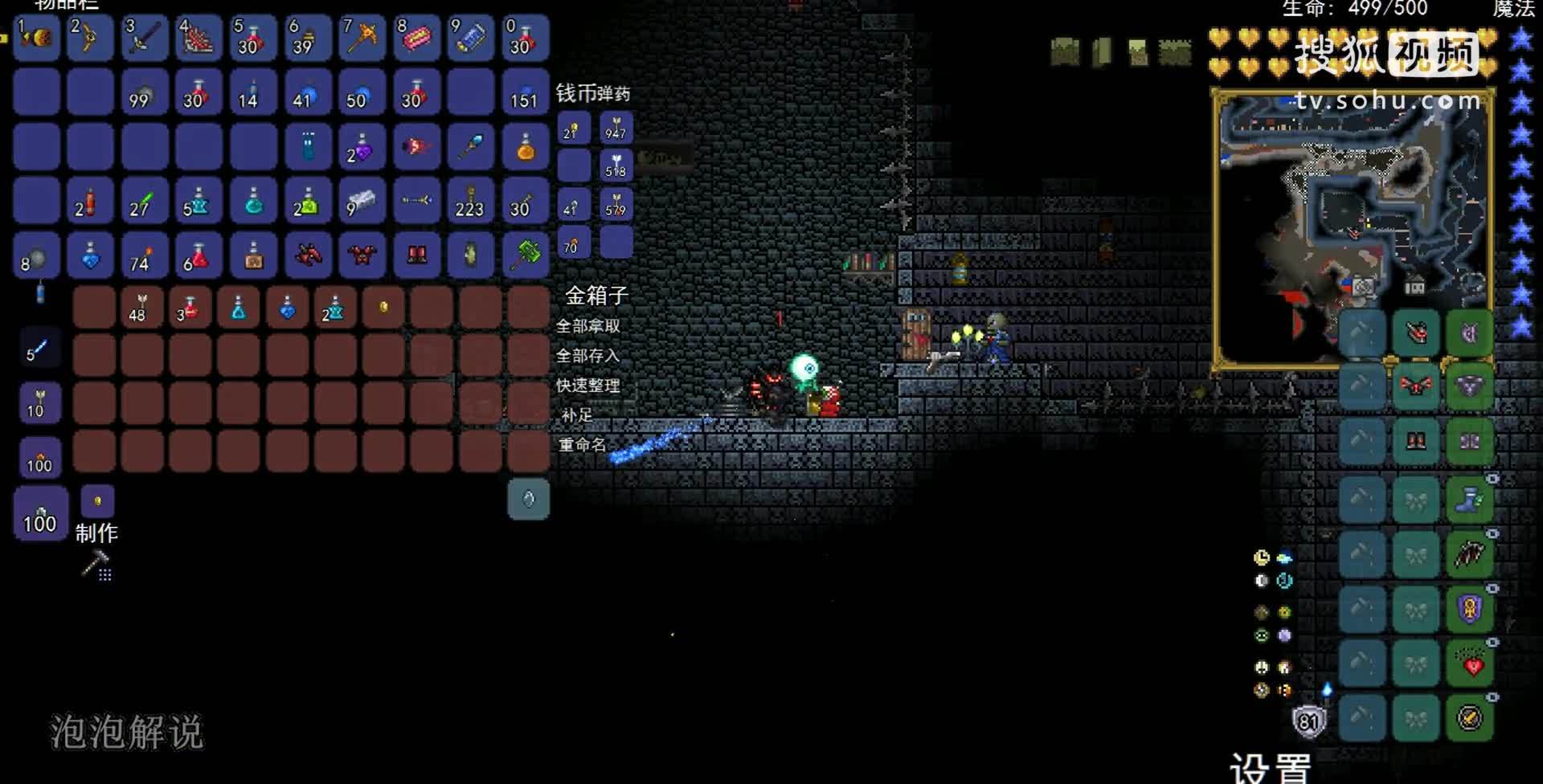Click the trash can slot

coord(528,499)
